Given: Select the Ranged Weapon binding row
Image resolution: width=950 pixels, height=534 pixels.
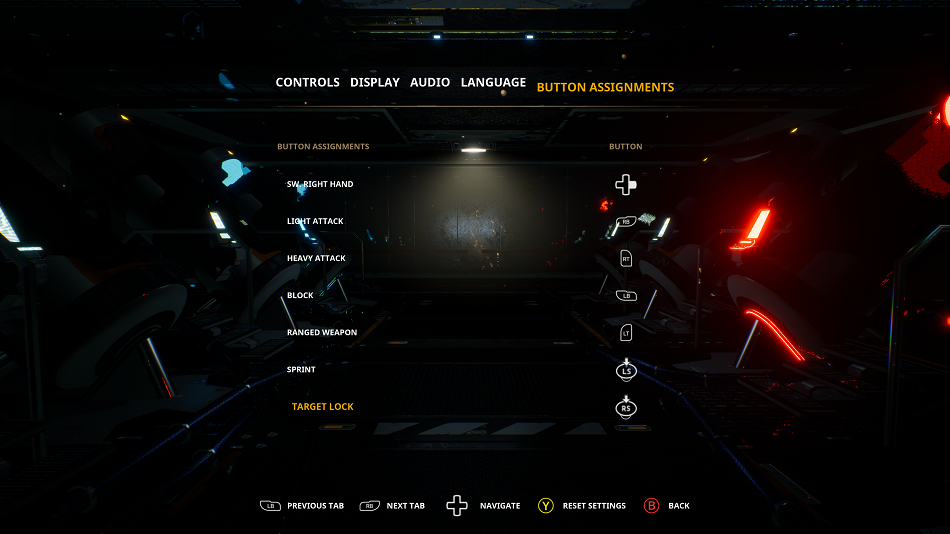Looking at the screenshot, I should [x=321, y=333].
